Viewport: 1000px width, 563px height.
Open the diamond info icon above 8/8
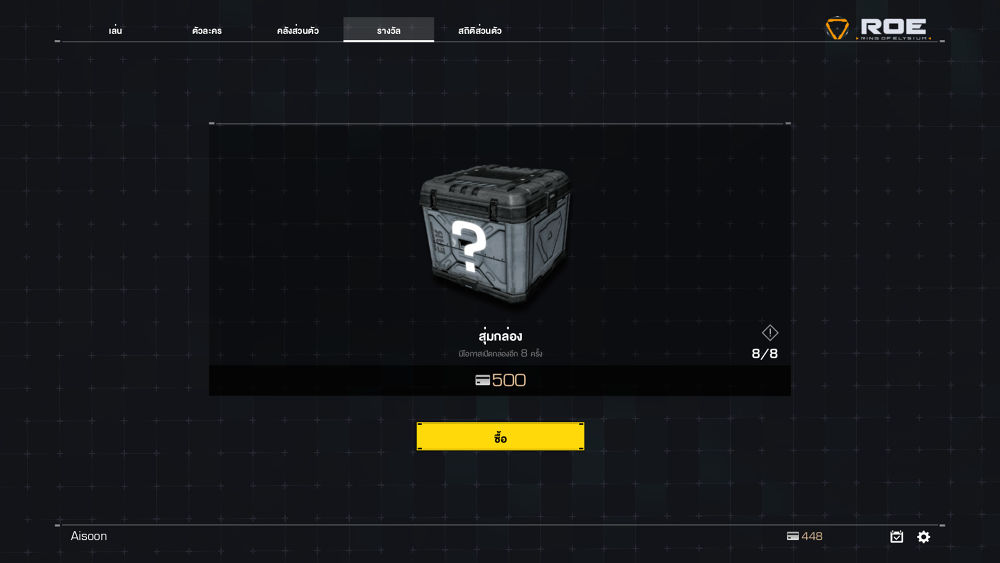point(770,333)
